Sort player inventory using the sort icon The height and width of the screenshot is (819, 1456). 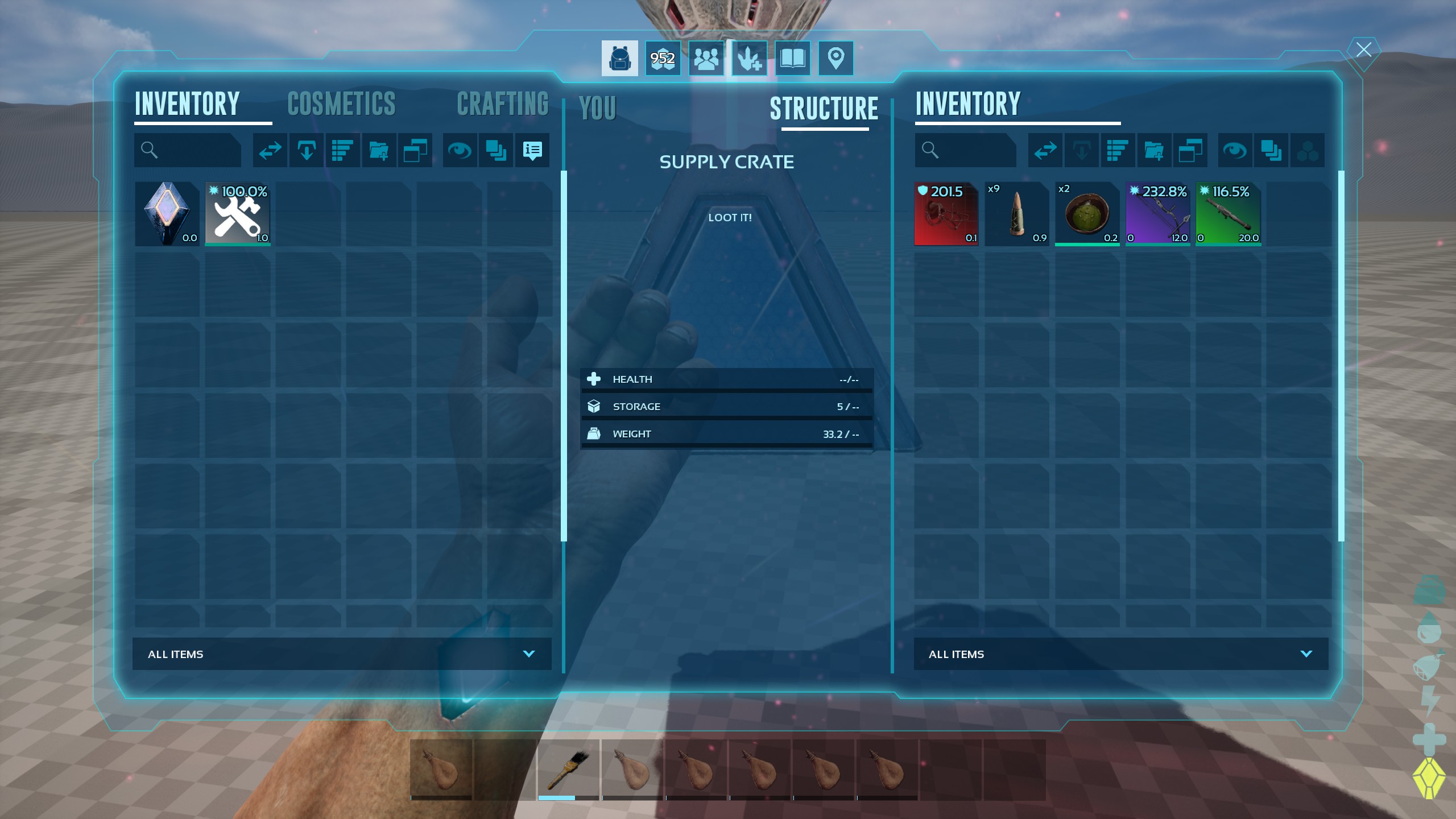point(343,150)
